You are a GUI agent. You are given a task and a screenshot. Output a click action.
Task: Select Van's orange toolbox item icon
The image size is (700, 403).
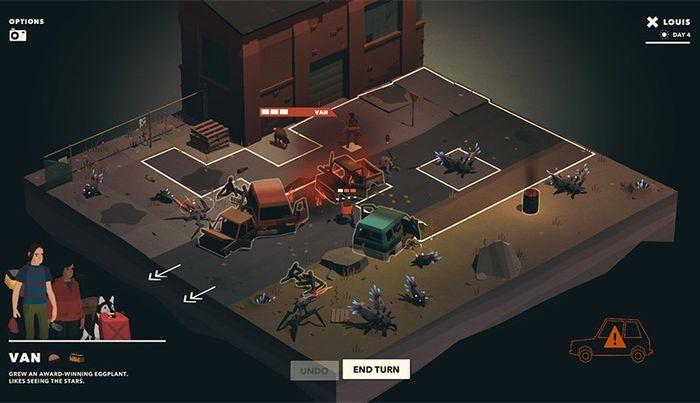(x=76, y=357)
